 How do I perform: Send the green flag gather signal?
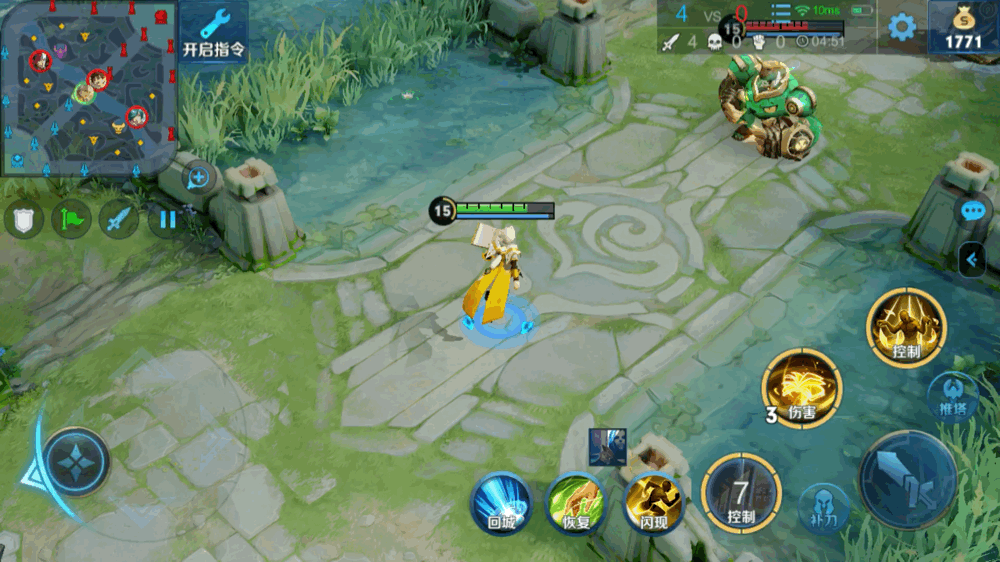point(72,219)
